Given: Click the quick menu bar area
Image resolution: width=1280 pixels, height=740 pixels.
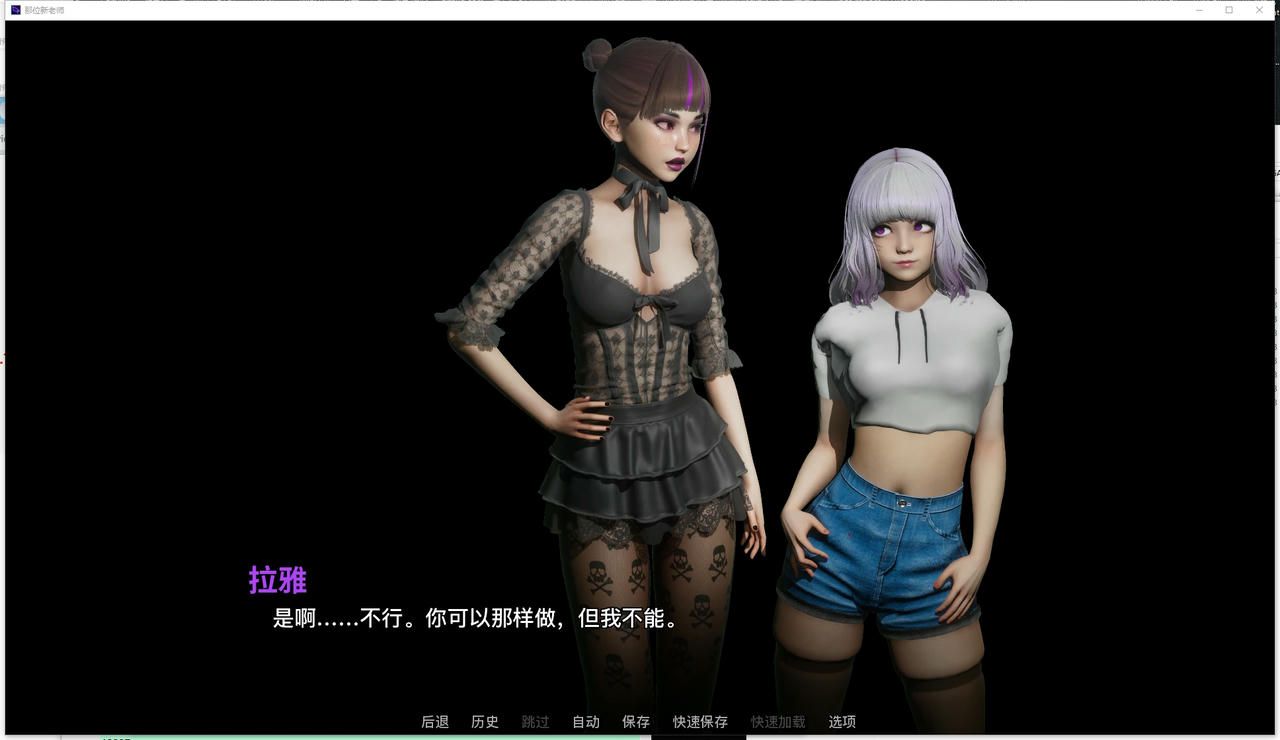Looking at the screenshot, I should point(640,721).
